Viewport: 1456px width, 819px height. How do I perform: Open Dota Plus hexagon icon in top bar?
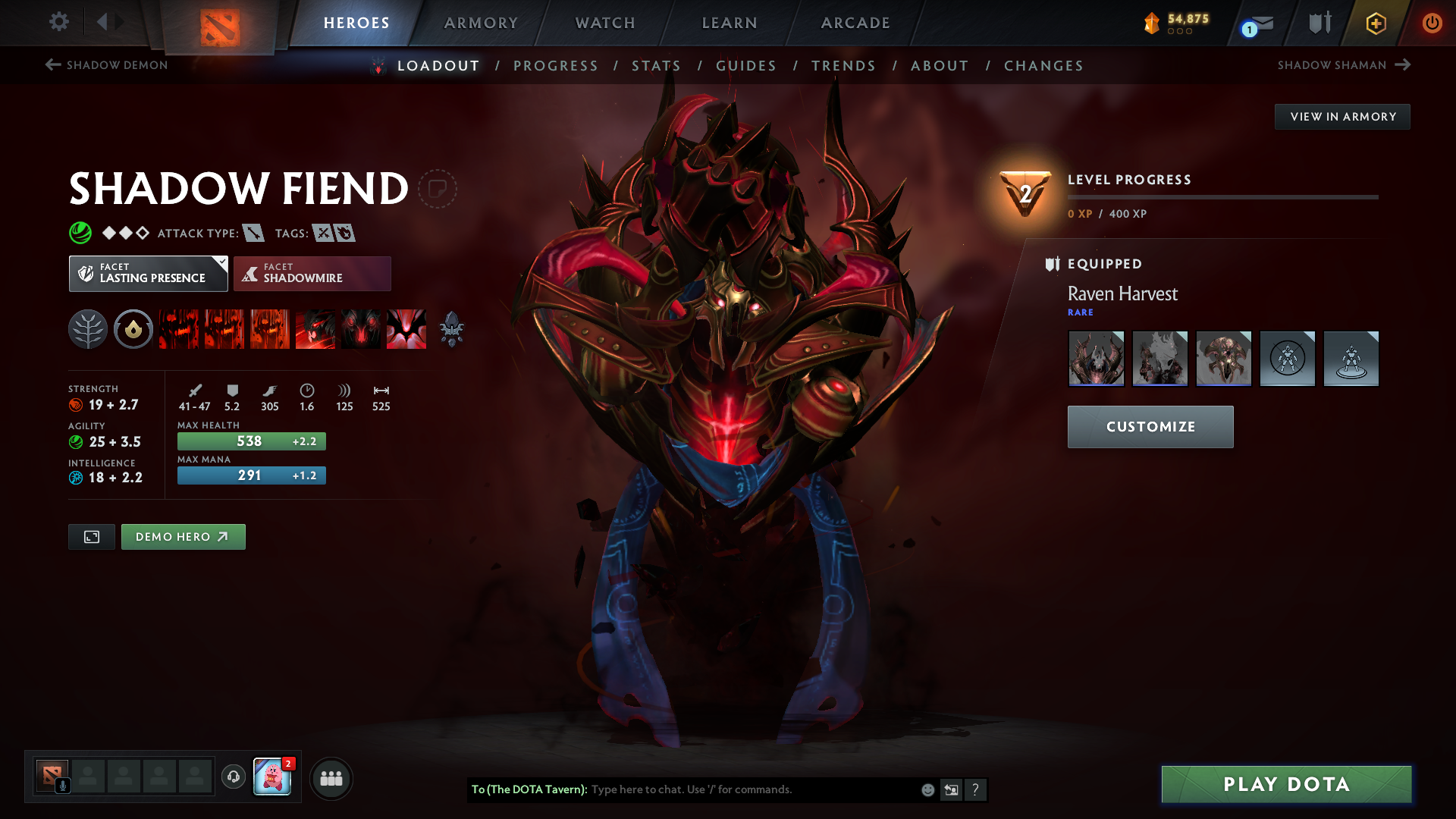click(1375, 24)
